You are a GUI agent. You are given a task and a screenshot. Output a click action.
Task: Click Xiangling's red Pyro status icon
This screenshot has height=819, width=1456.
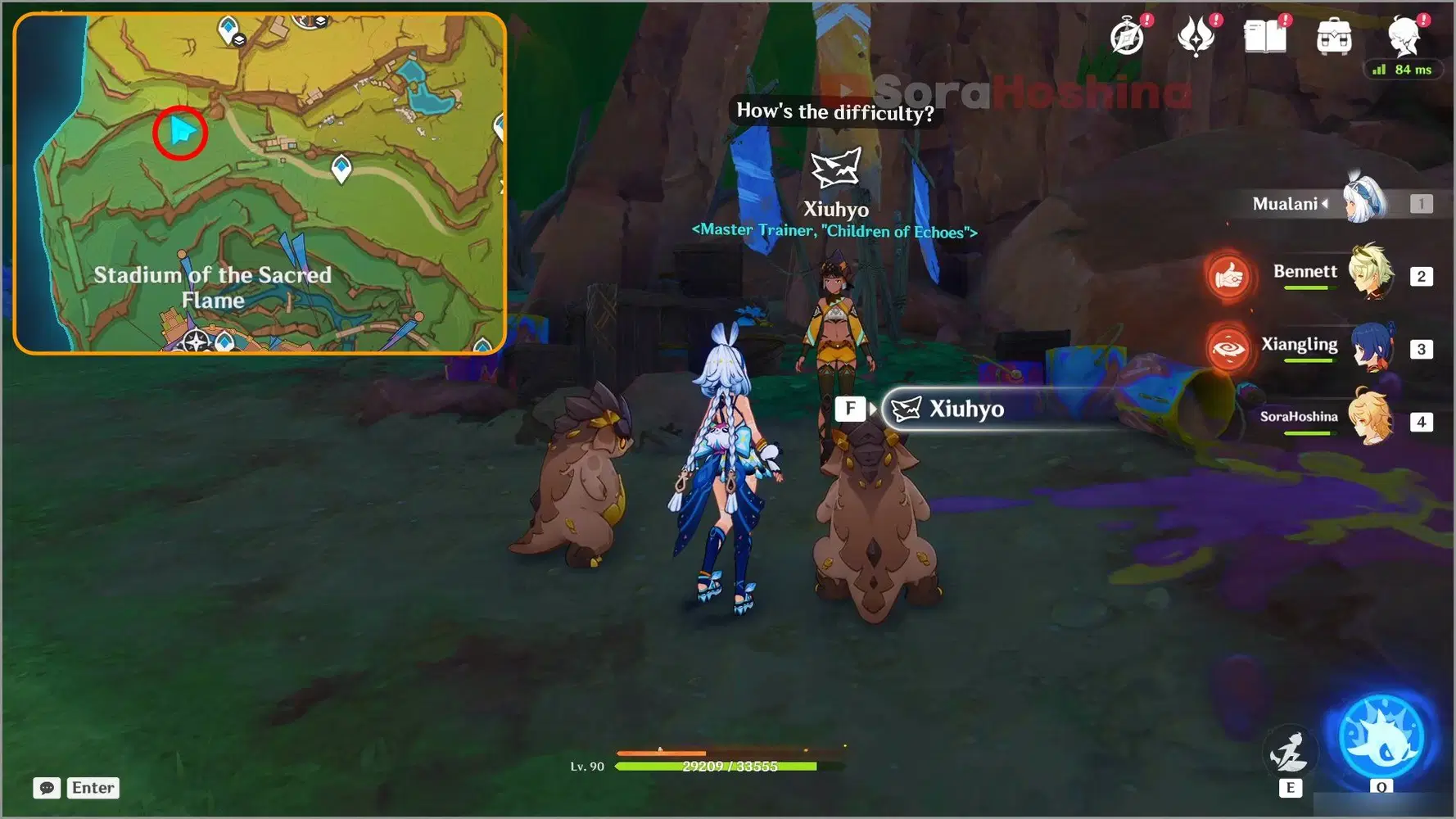[x=1228, y=348]
